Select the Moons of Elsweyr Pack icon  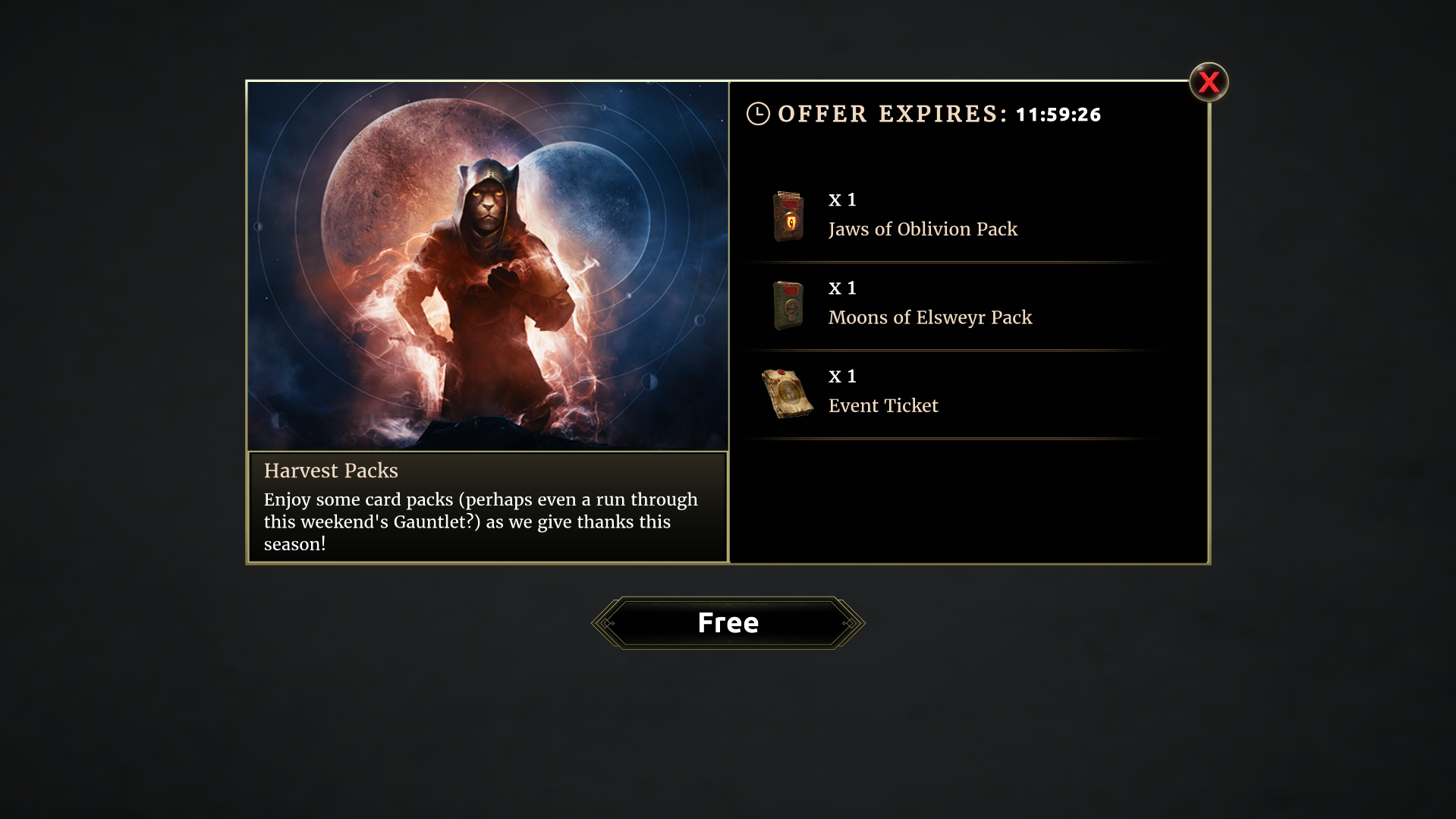click(x=788, y=304)
